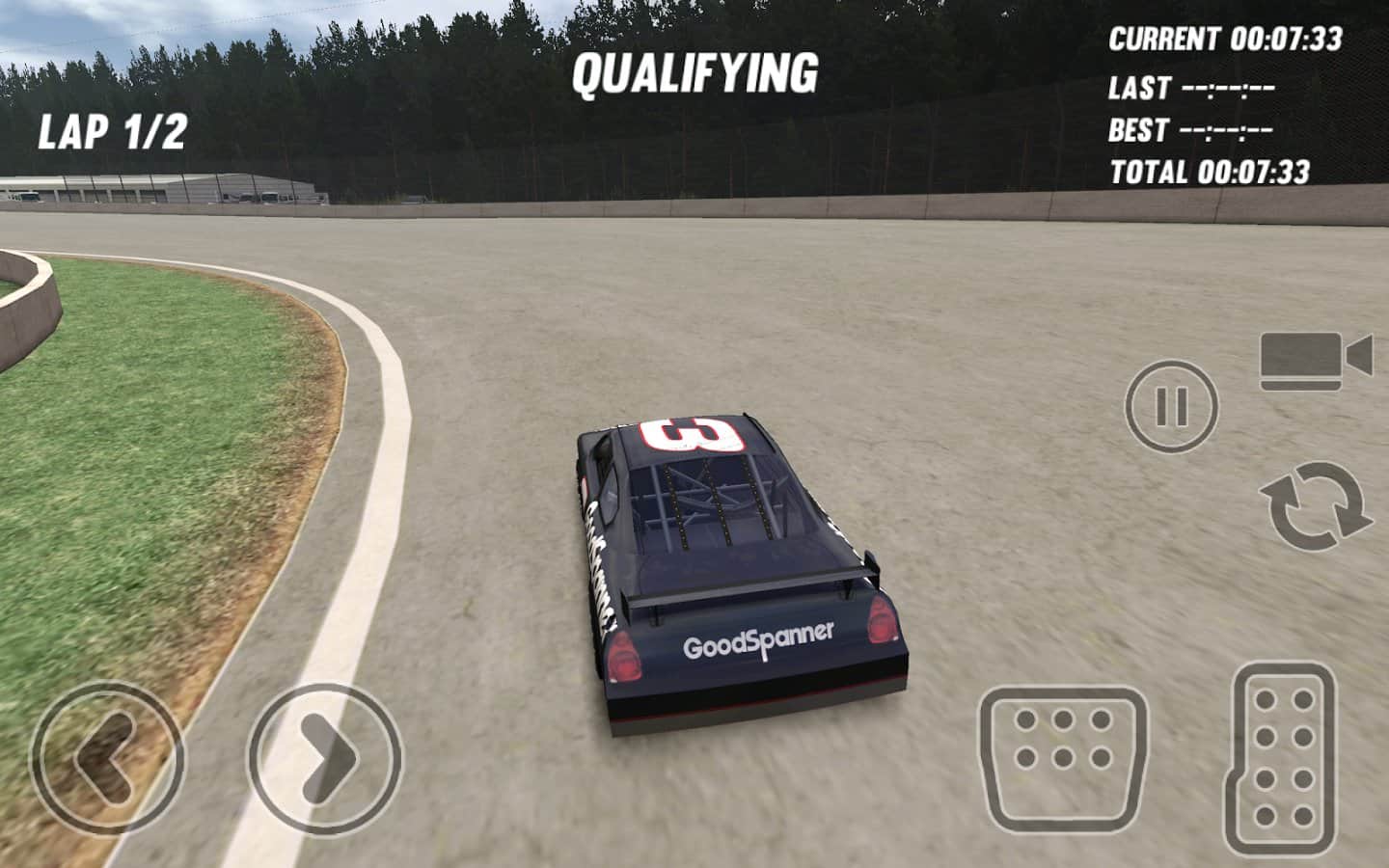Switch the camera view

coord(1315,361)
